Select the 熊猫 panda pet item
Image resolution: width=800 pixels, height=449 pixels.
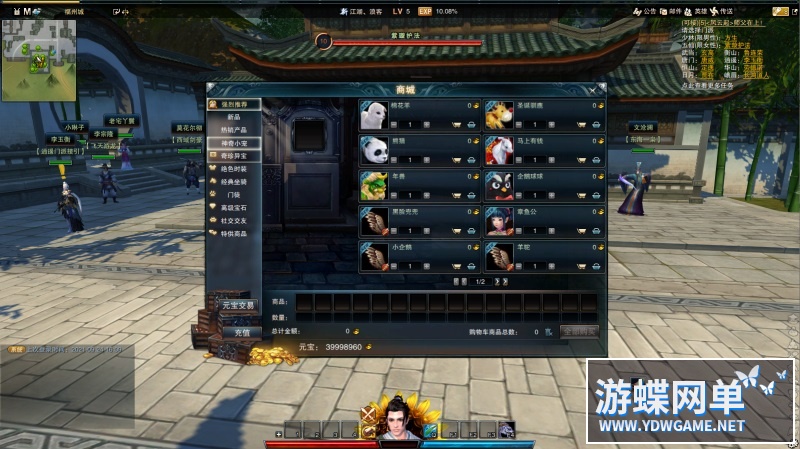coord(375,150)
